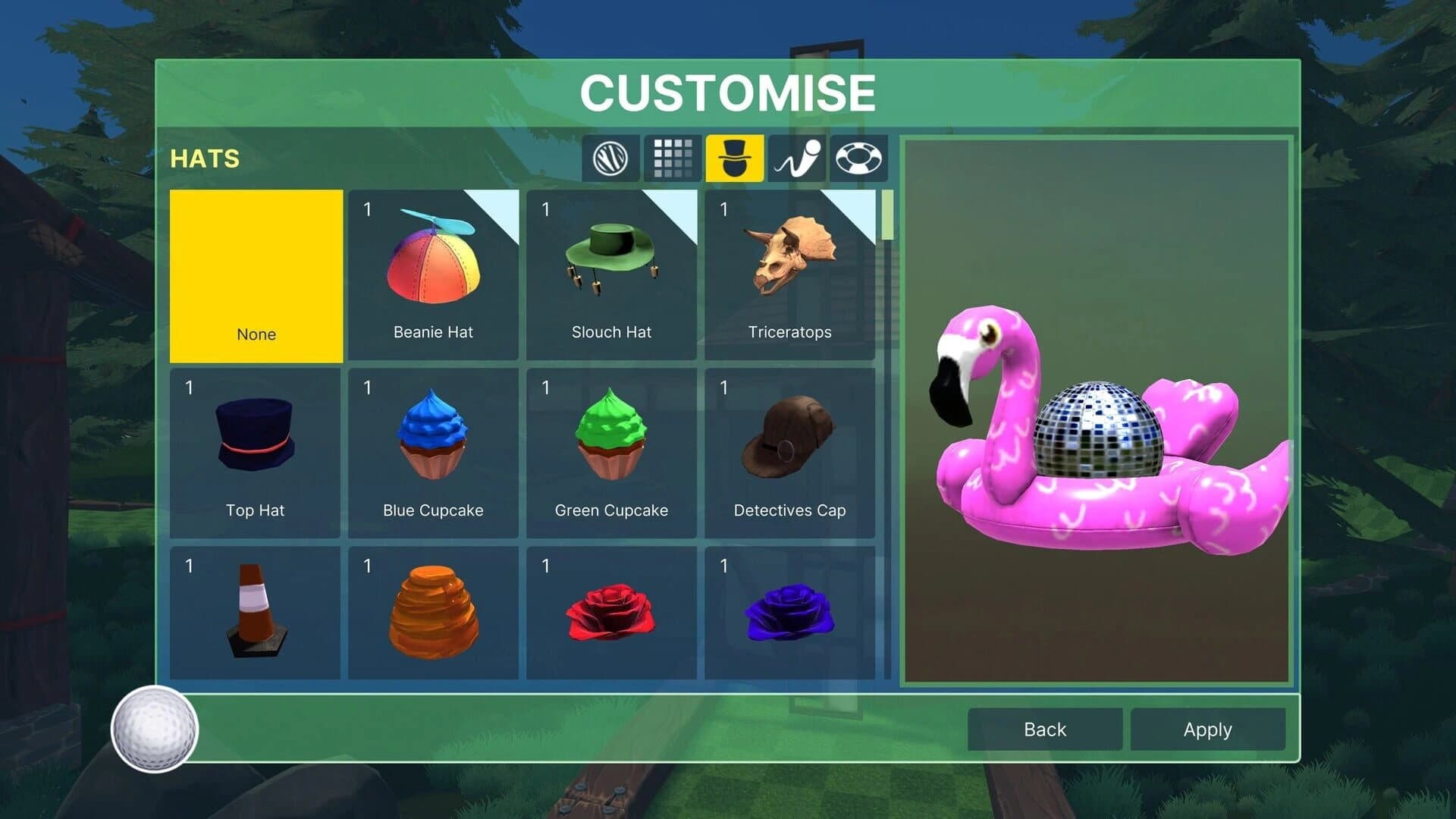This screenshot has width=1456, height=819.
Task: Select the Blue Cupcake hat
Action: (433, 451)
